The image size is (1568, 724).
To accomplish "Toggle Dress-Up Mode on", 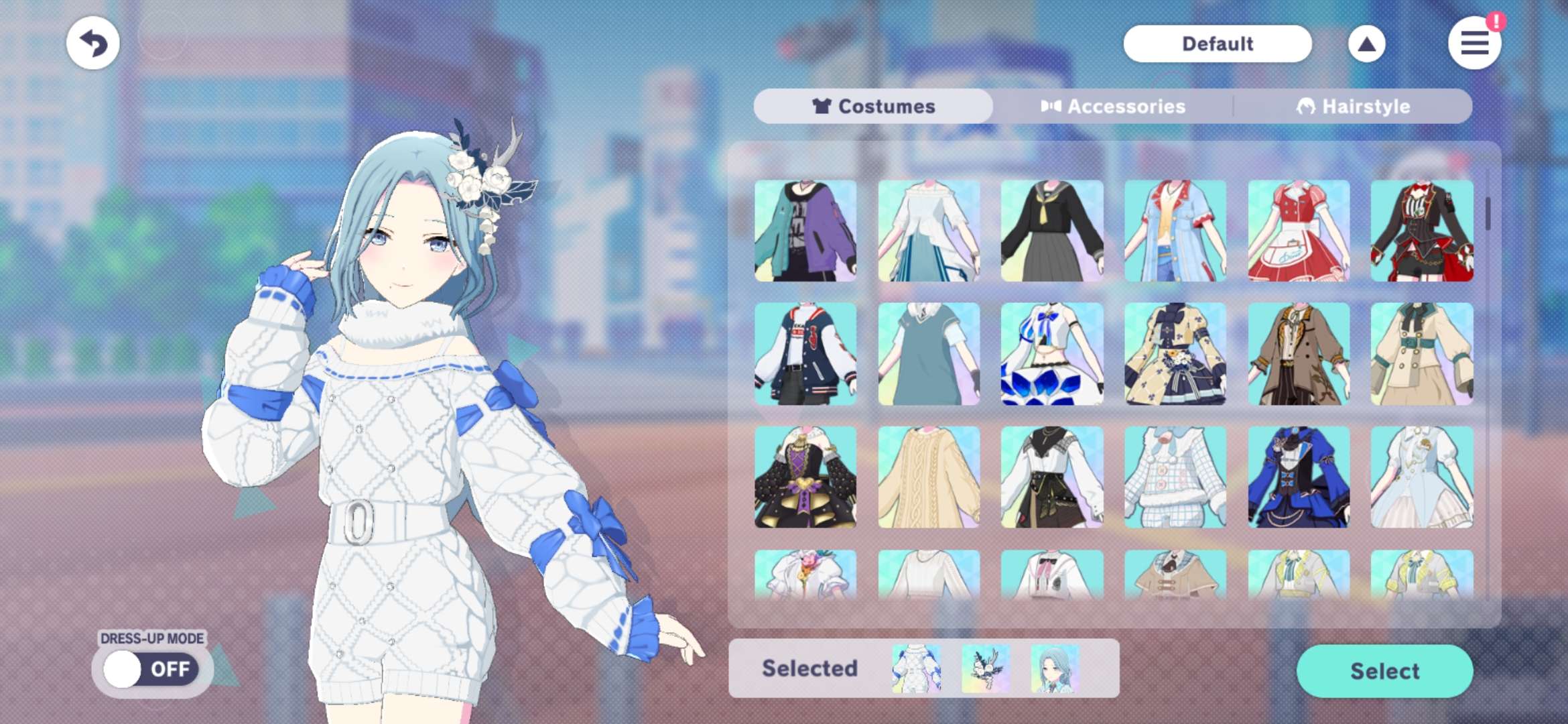I will coord(151,668).
